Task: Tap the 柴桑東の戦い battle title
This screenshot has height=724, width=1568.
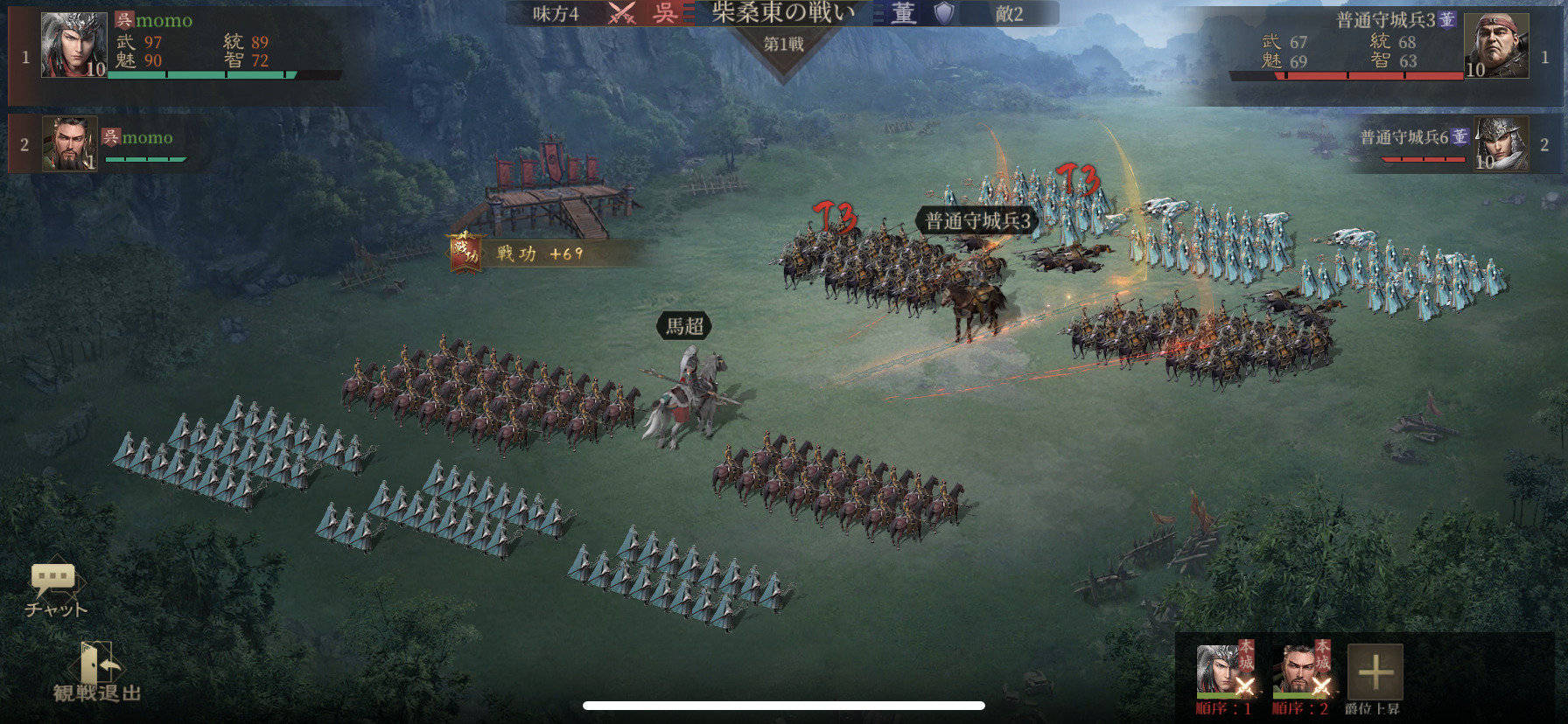Action: click(783, 12)
